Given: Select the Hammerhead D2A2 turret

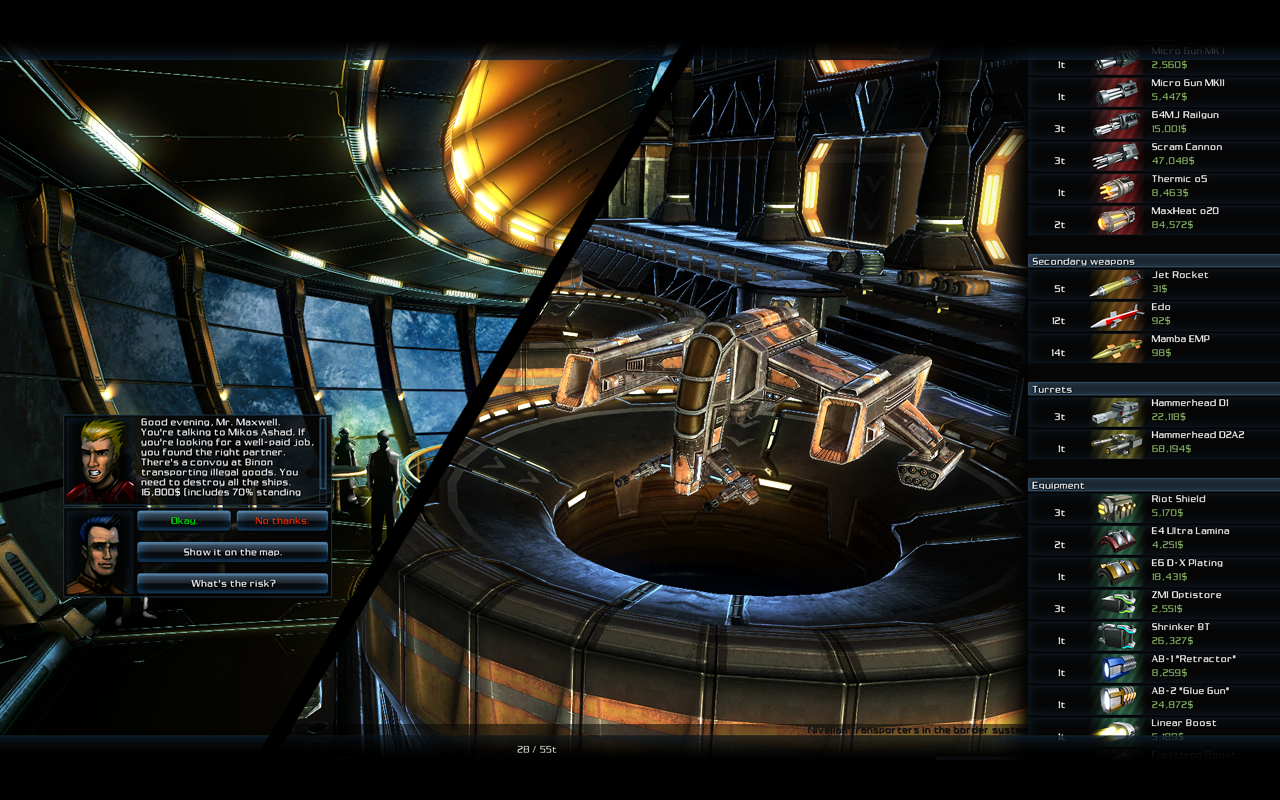Looking at the screenshot, I should pos(1153,442).
